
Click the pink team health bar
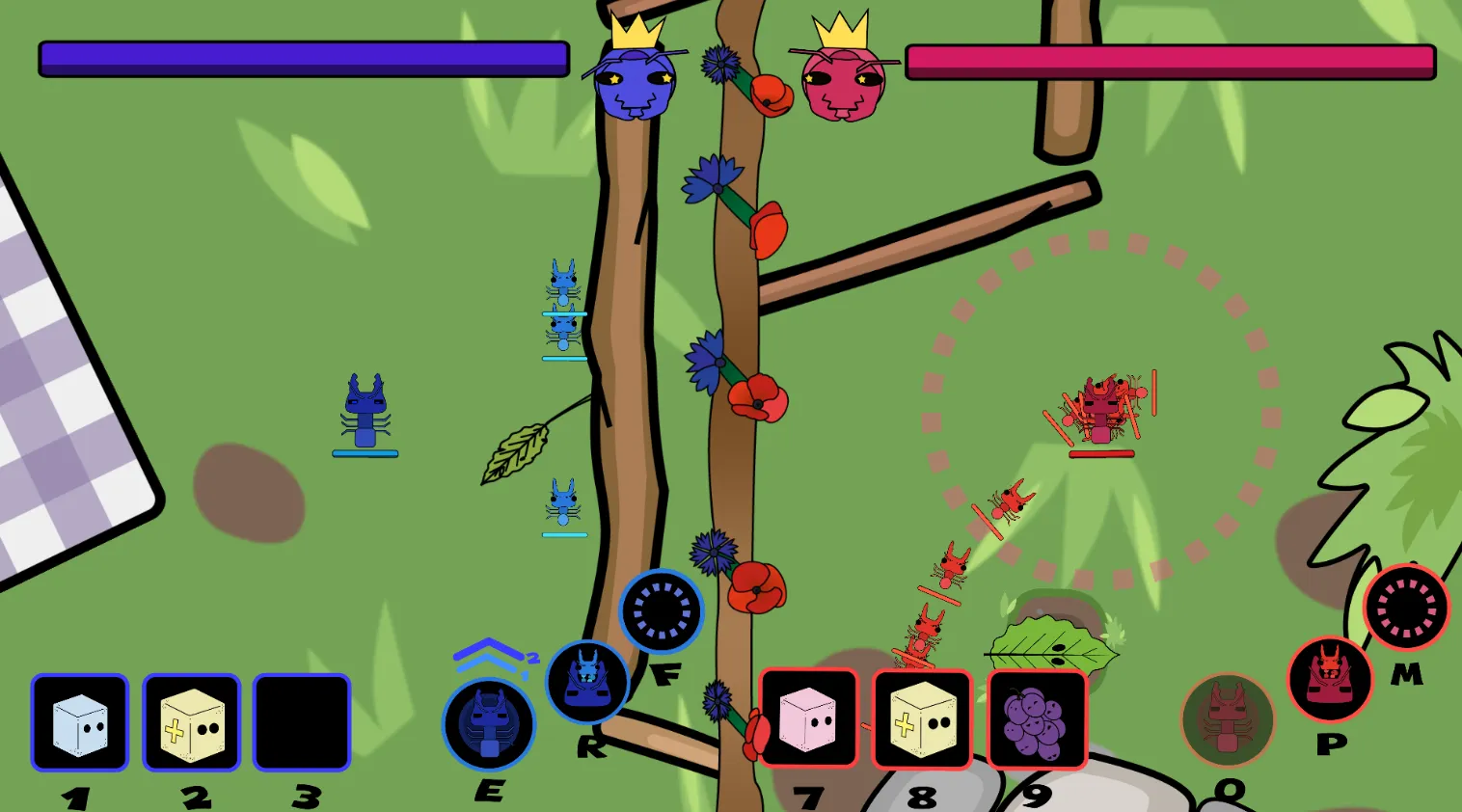(1167, 59)
